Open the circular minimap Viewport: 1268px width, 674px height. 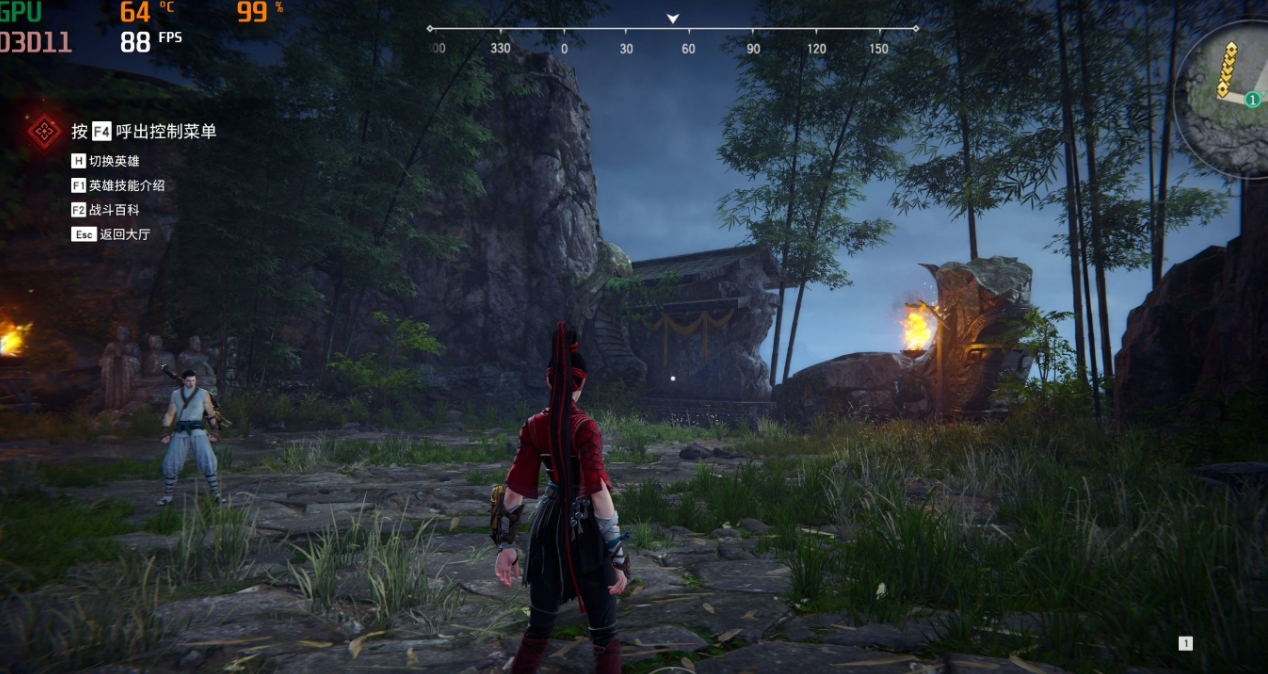coord(1228,95)
